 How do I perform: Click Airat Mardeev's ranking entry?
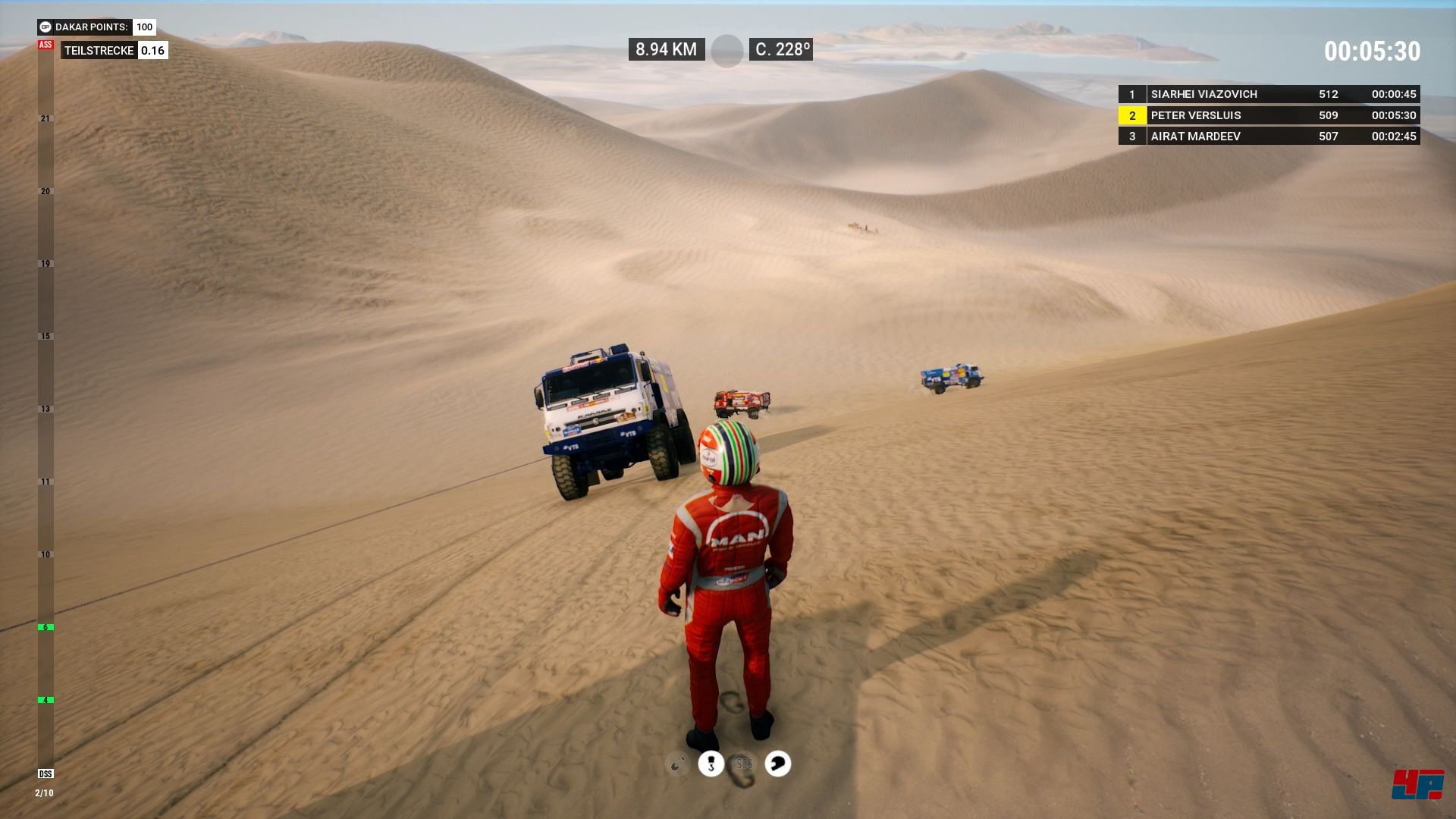click(x=1269, y=136)
